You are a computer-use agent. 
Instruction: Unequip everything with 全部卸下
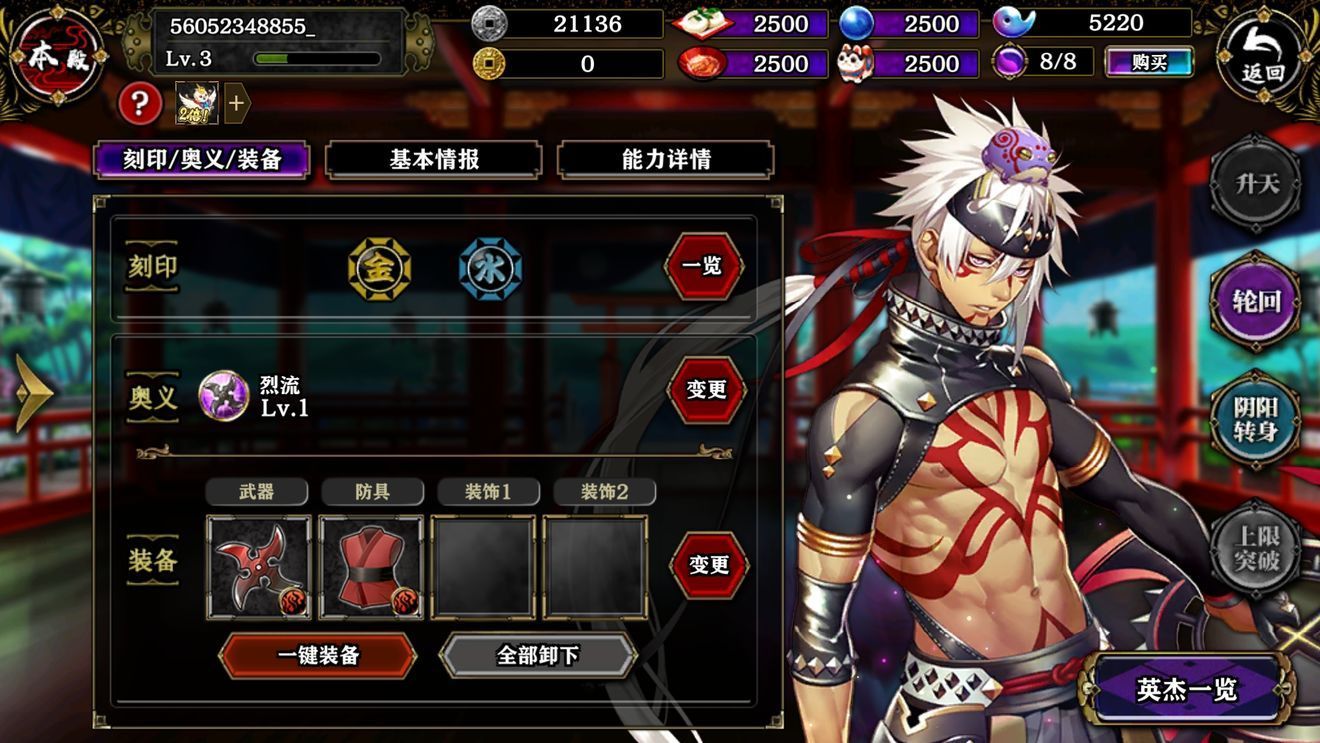[538, 655]
